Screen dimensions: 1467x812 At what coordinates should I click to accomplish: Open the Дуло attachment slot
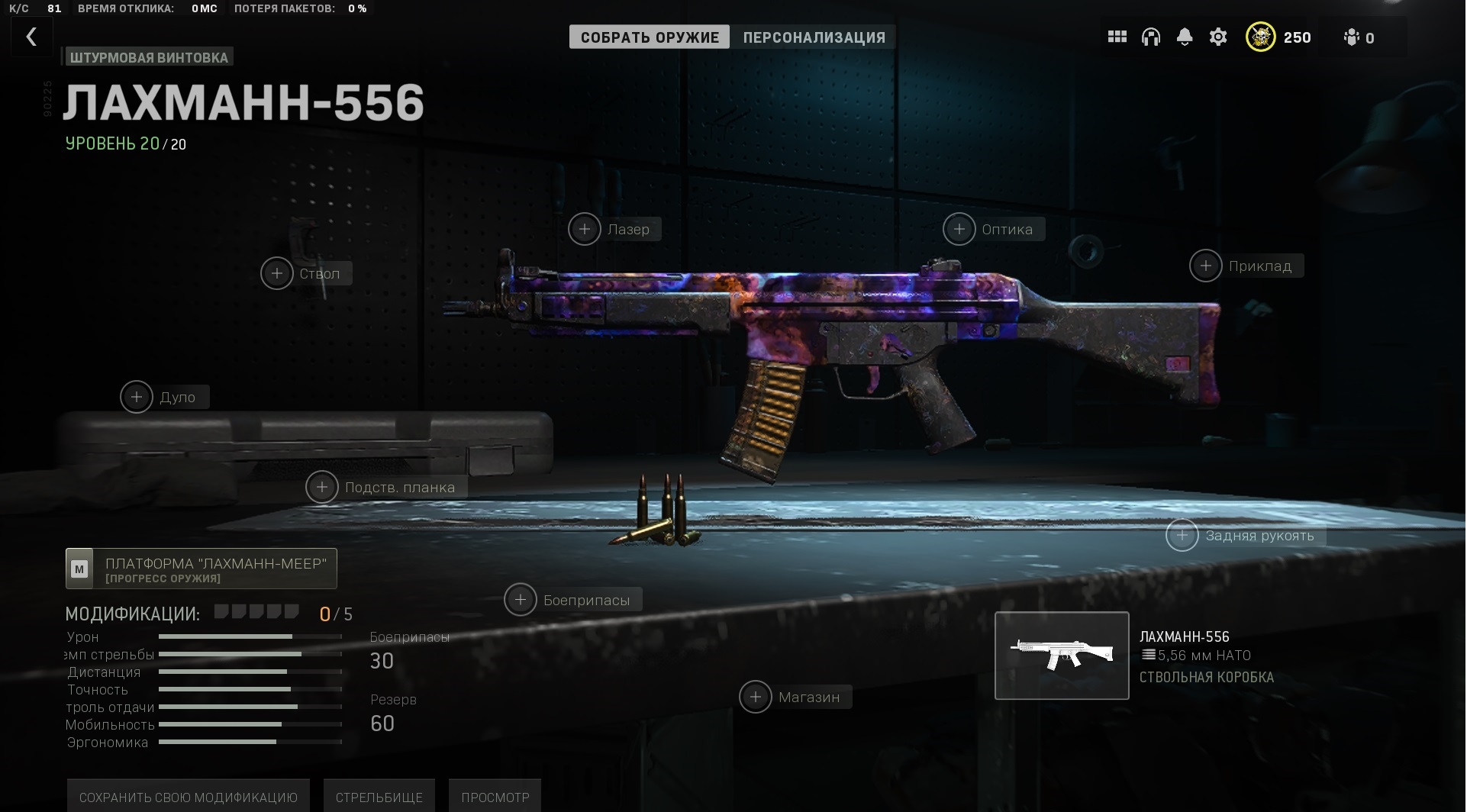137,398
